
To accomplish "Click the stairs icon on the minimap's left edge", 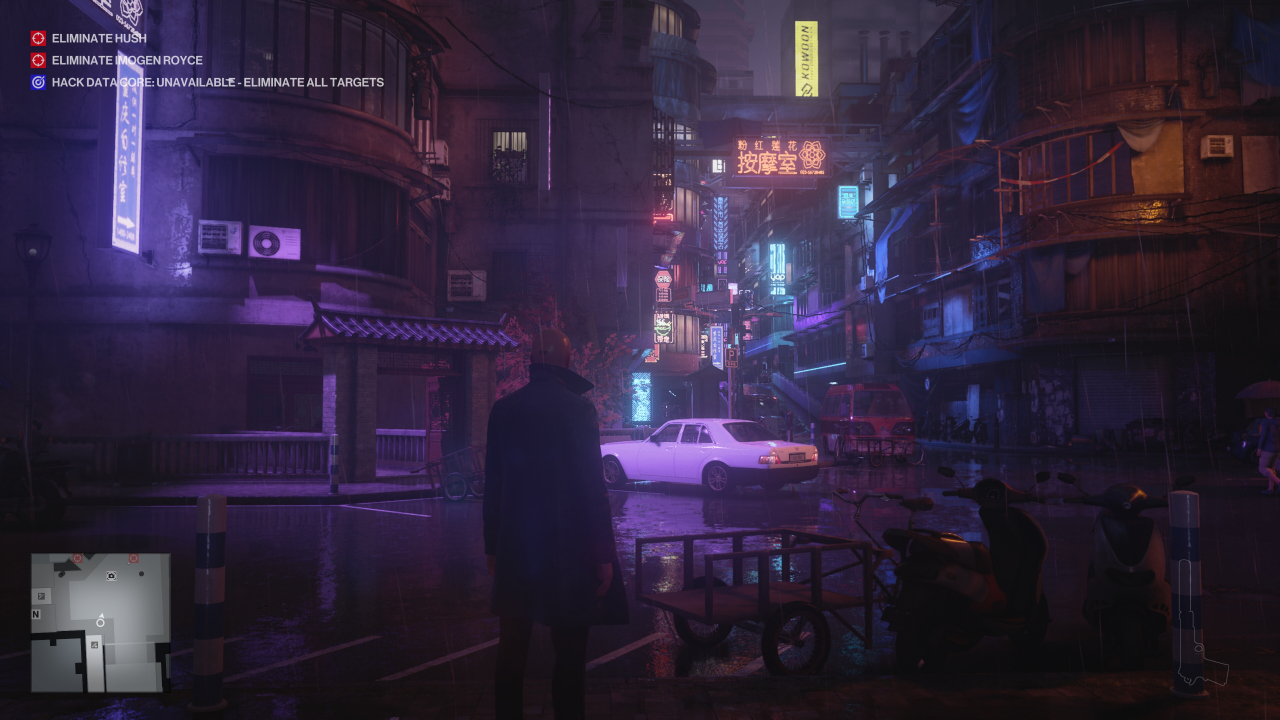I will click(x=42, y=595).
